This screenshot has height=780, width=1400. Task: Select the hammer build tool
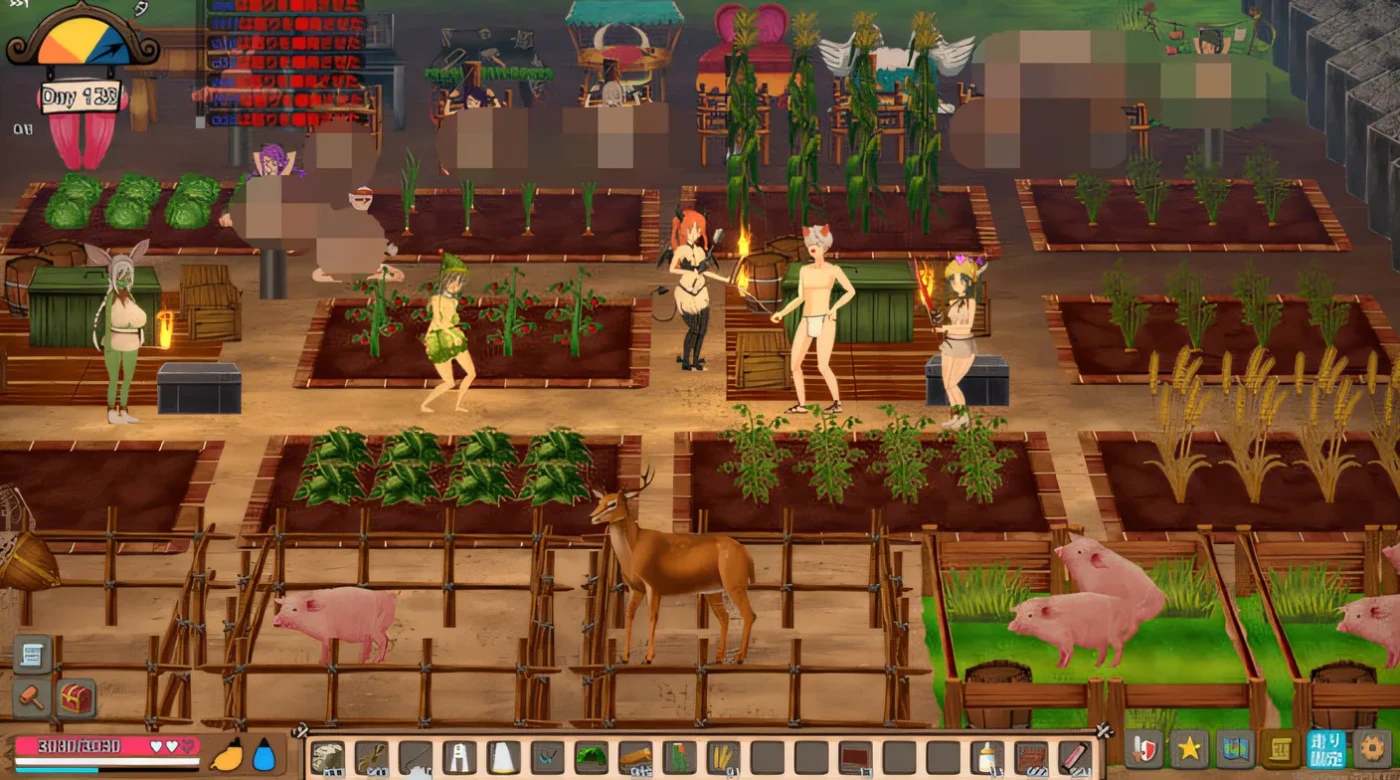point(30,696)
